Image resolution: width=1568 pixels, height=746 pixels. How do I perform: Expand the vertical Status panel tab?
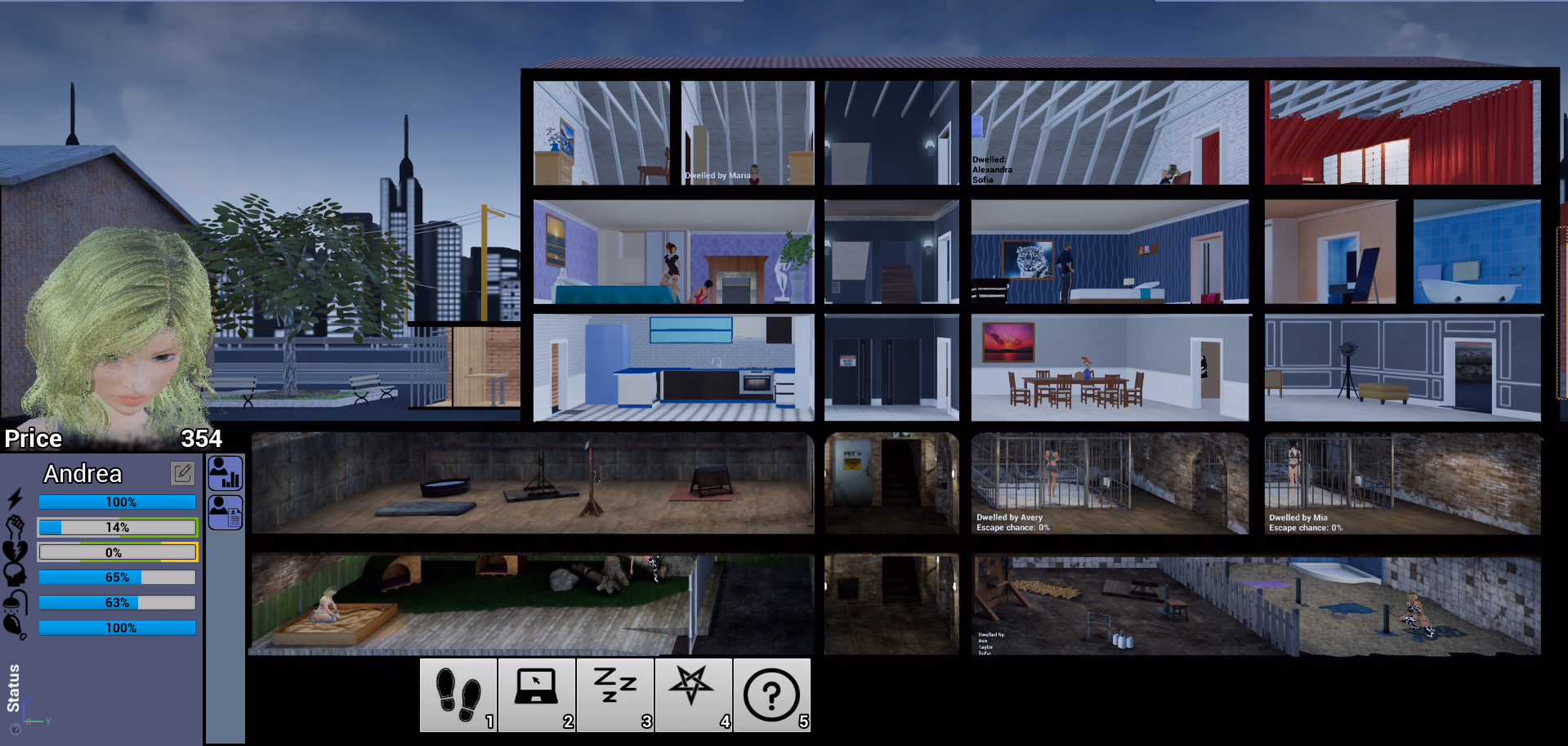click(x=12, y=686)
